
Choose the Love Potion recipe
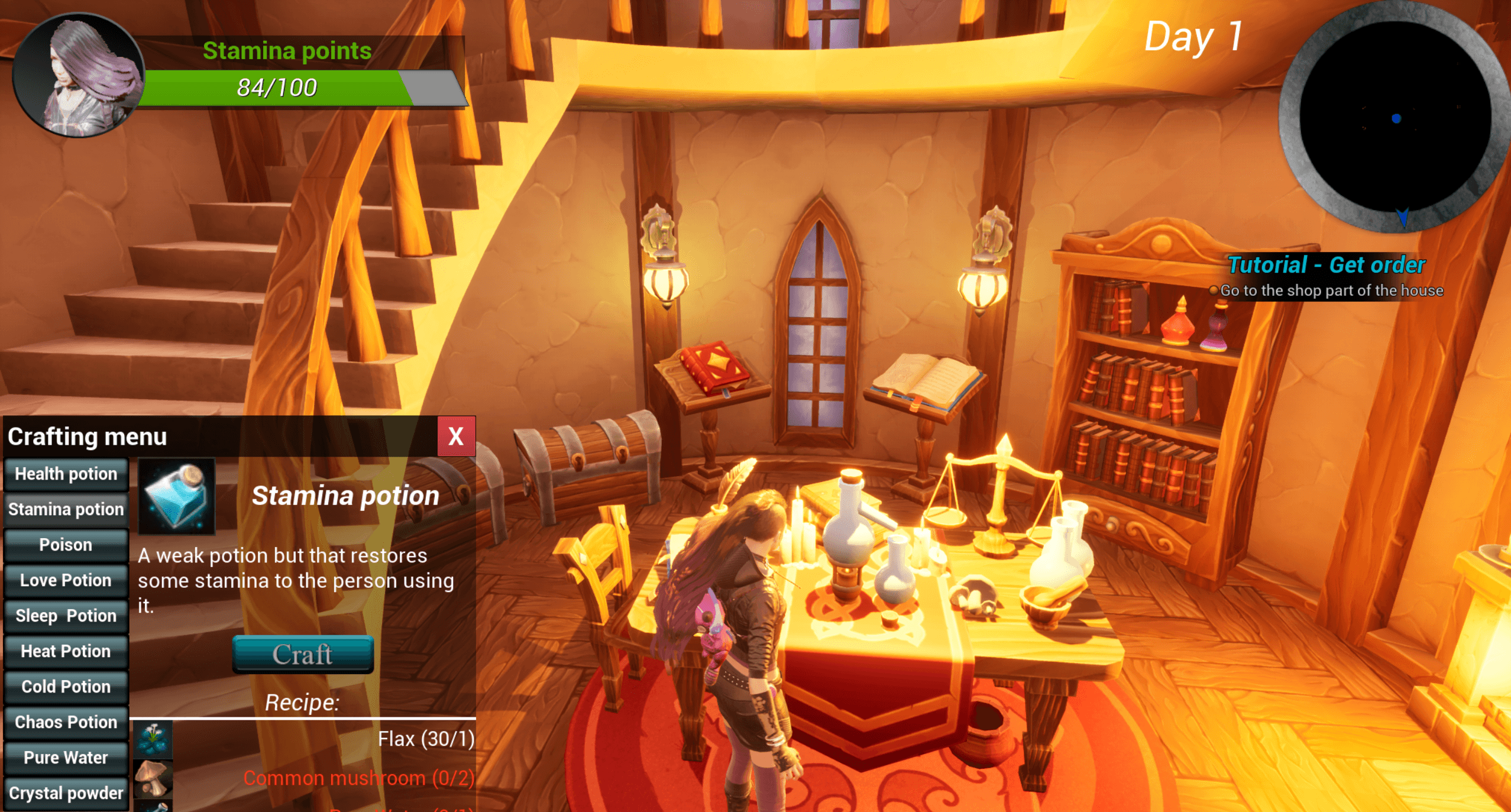(66, 580)
